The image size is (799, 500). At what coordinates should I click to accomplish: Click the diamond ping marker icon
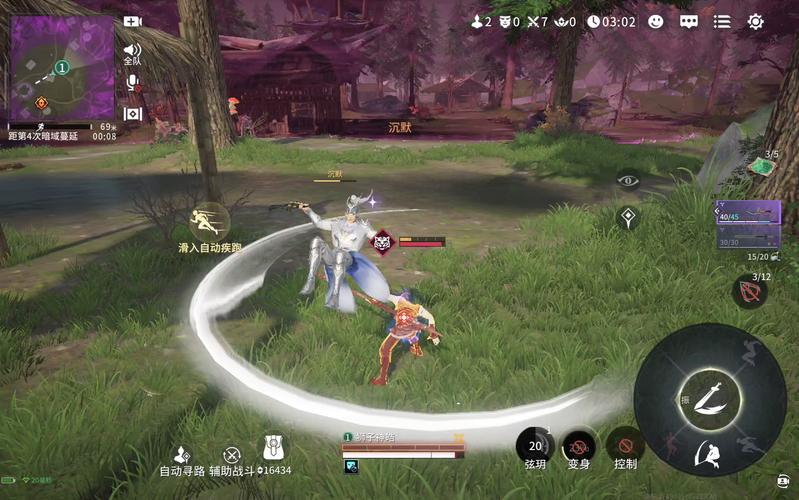click(628, 216)
